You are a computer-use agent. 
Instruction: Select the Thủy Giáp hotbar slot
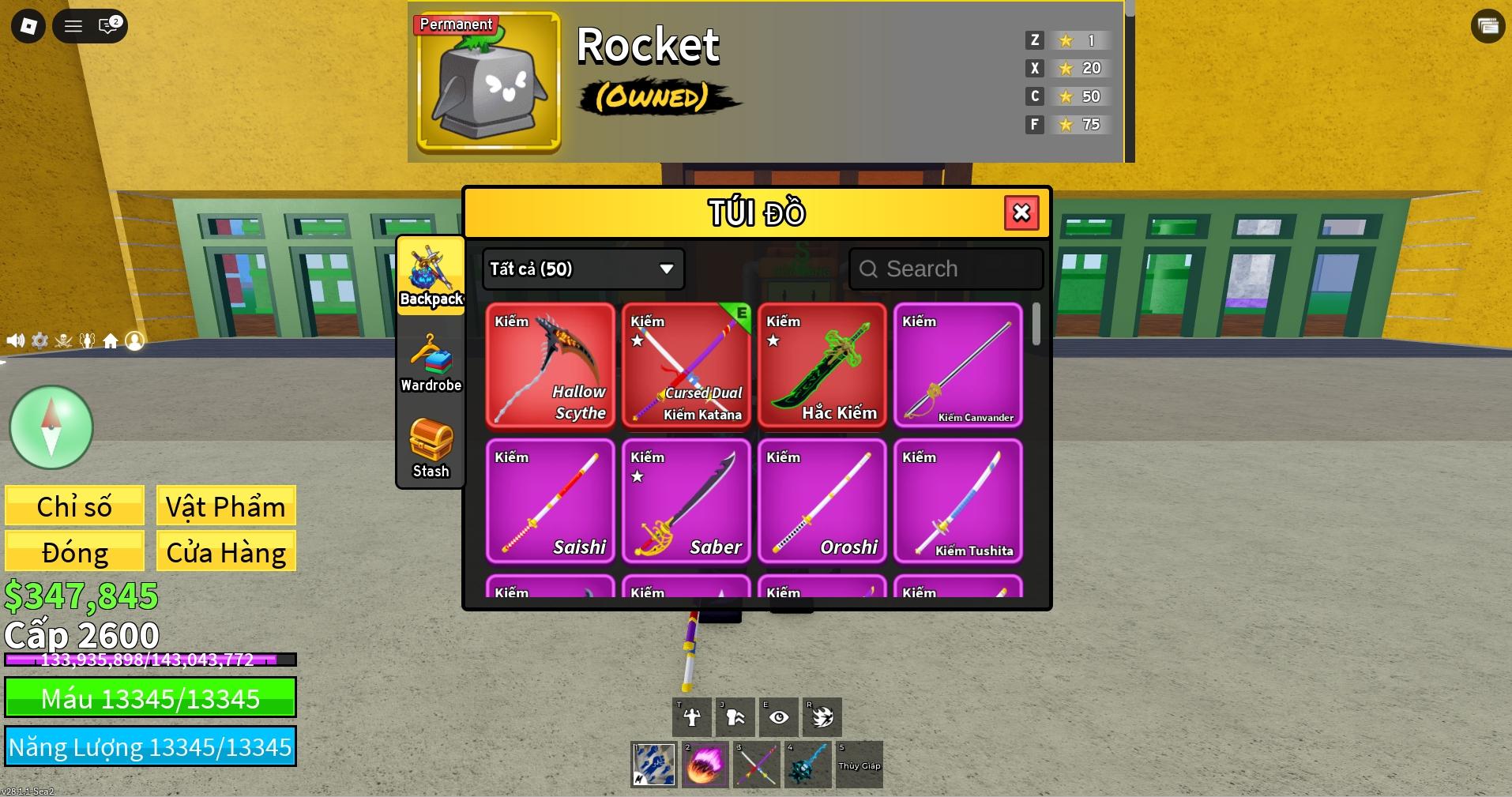(859, 765)
